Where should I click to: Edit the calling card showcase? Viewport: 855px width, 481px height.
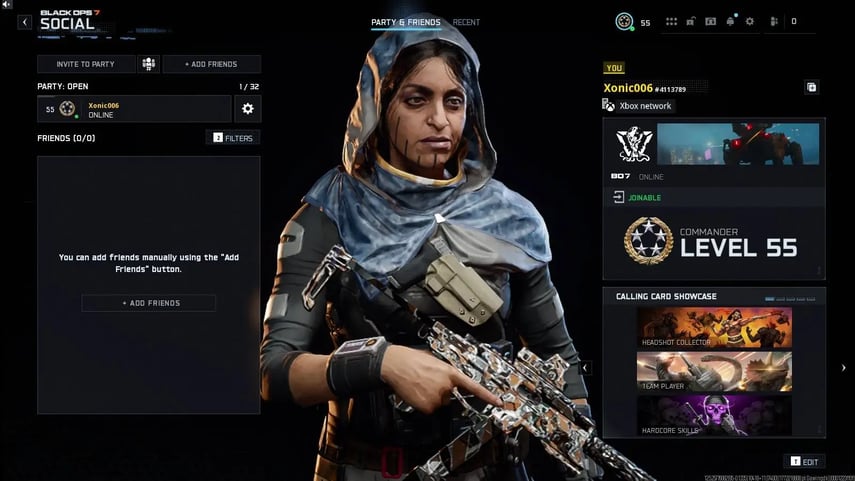pyautogui.click(x=805, y=461)
